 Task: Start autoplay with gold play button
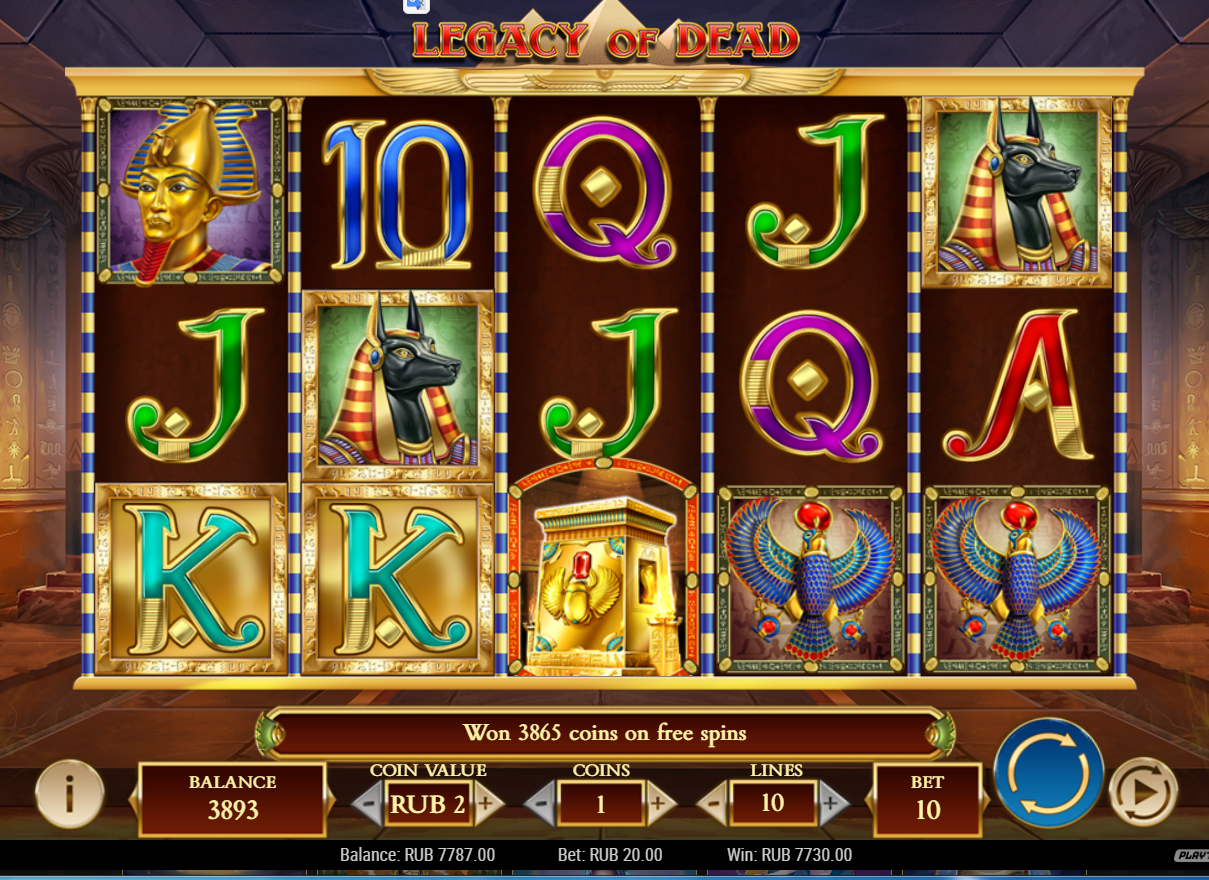tap(1143, 792)
